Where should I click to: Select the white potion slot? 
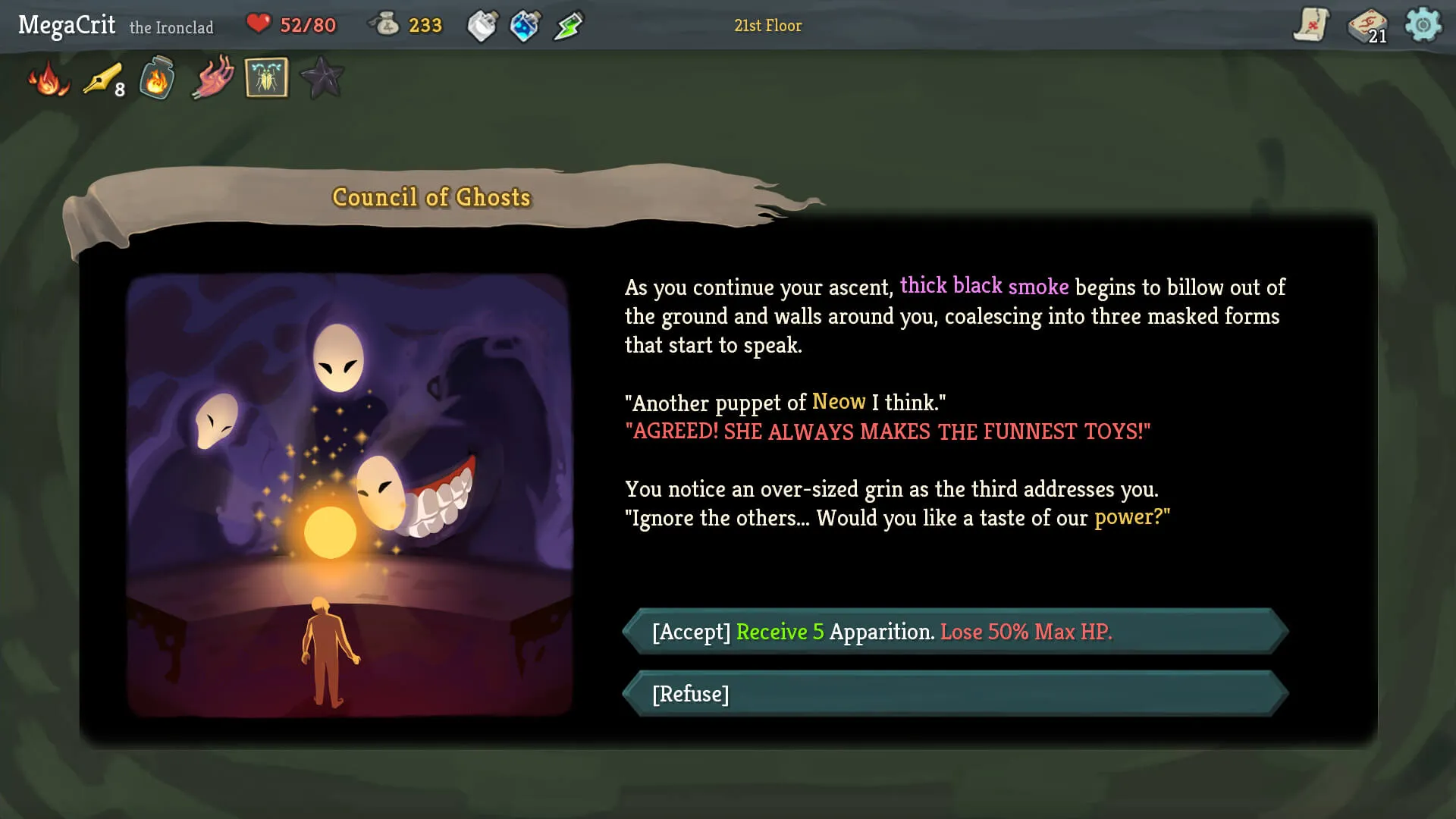pyautogui.click(x=482, y=25)
